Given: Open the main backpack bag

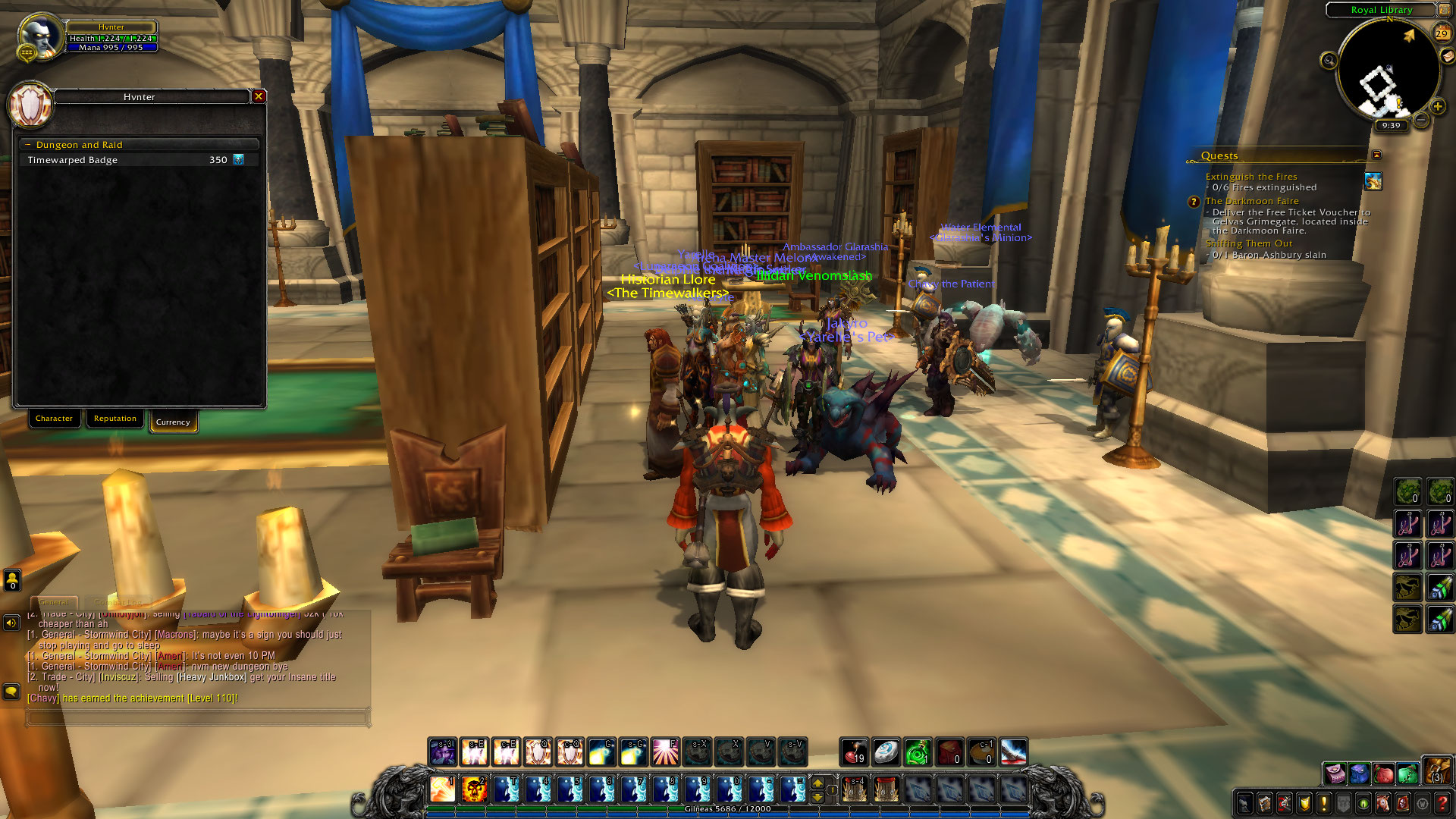Looking at the screenshot, I should point(1436,771).
